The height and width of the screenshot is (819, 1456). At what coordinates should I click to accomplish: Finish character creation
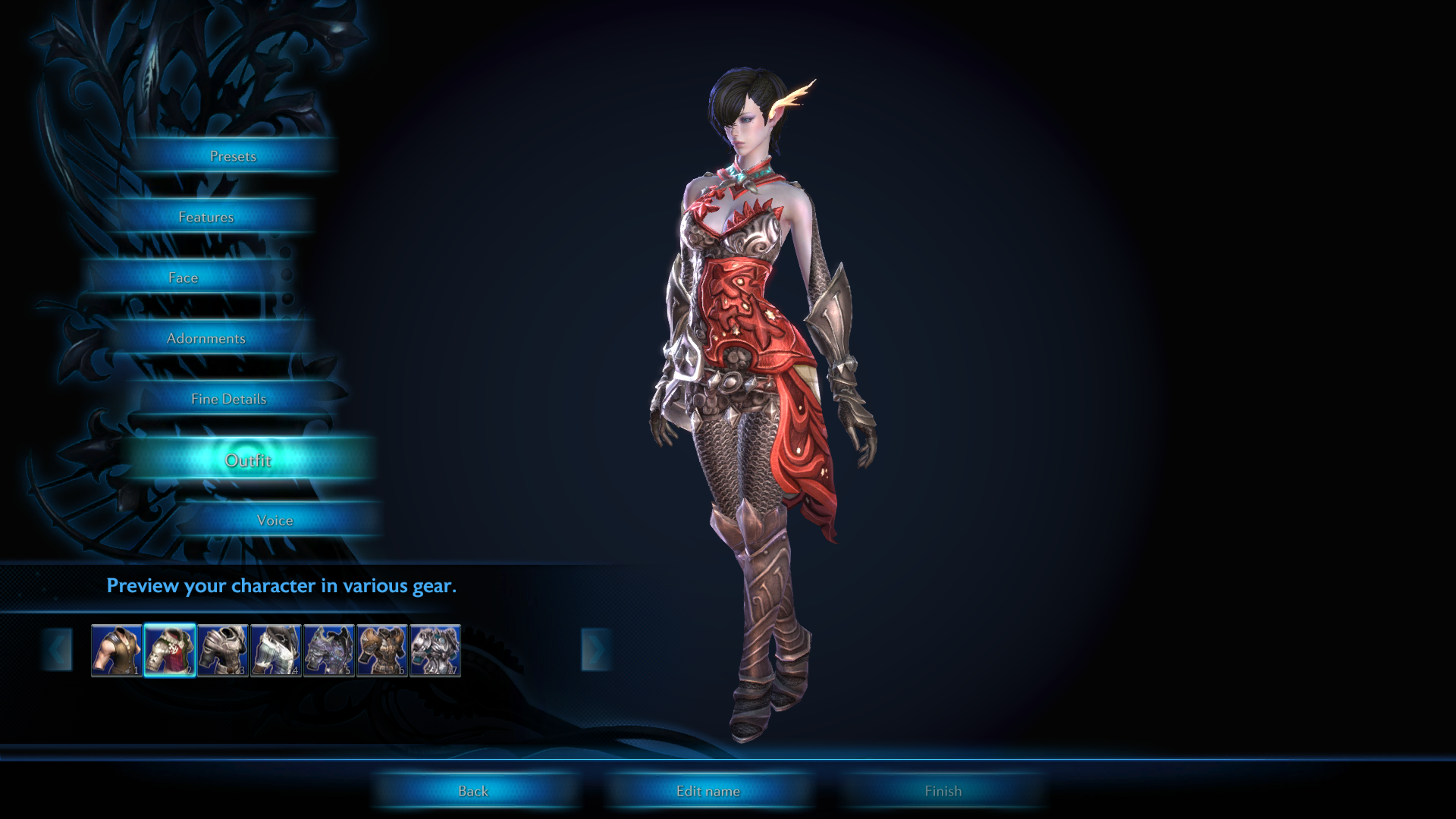pos(943,791)
